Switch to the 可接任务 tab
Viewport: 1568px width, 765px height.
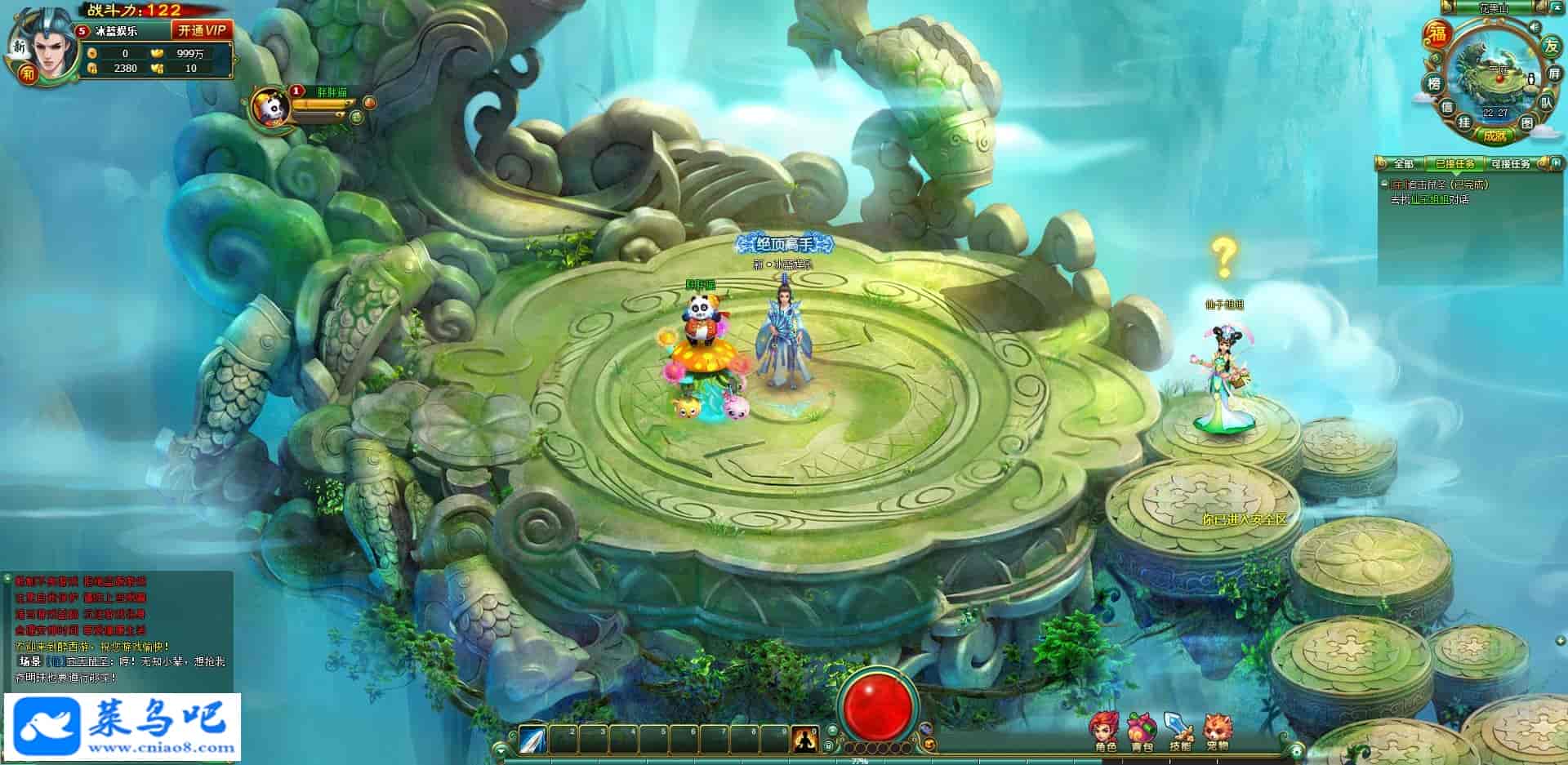pyautogui.click(x=1511, y=164)
